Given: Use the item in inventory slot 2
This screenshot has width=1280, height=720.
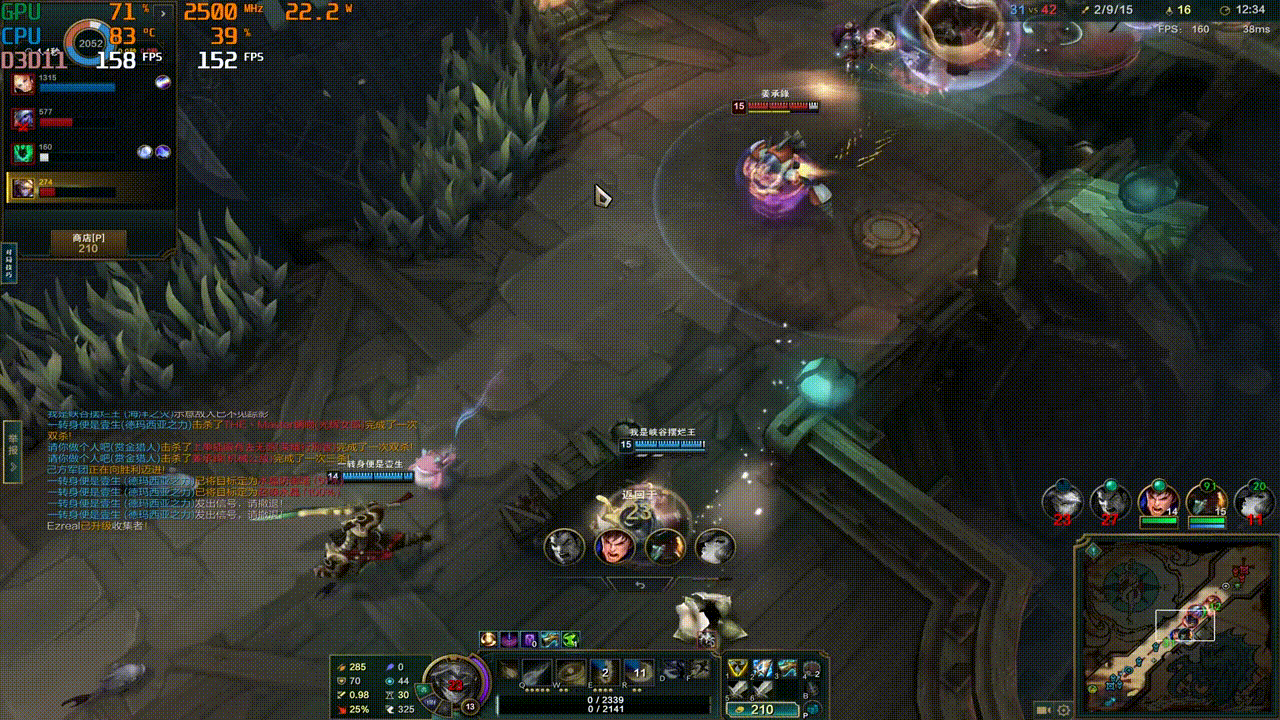Looking at the screenshot, I should (x=762, y=668).
